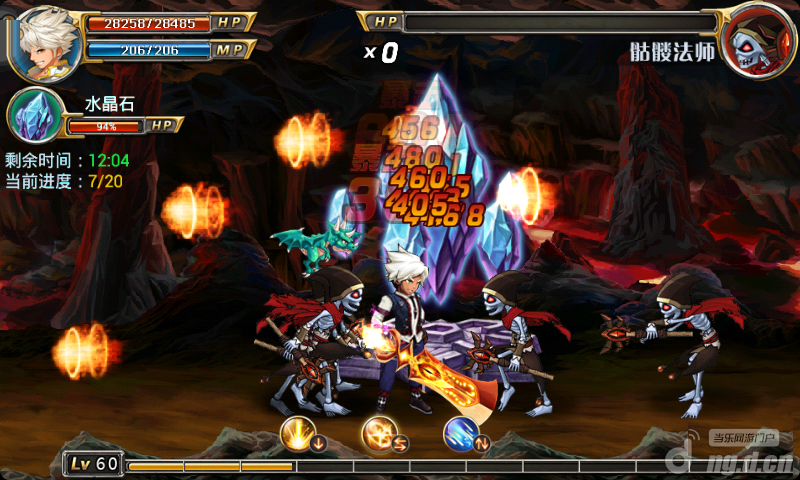This screenshot has height=480, width=800.
Task: Select the skeleton mage boss portrait
Action: click(756, 41)
